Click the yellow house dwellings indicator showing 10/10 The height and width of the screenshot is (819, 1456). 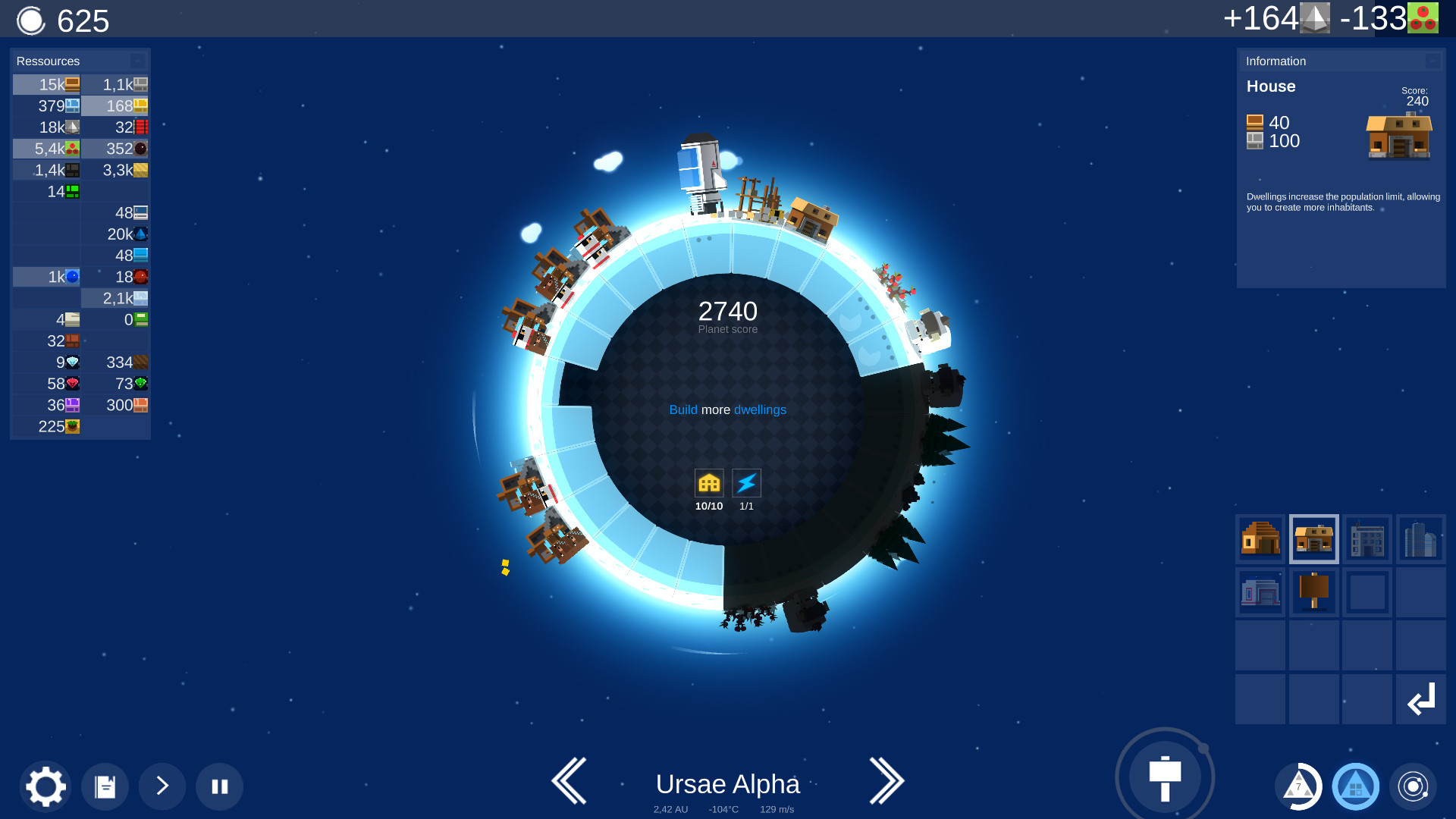coord(709,482)
